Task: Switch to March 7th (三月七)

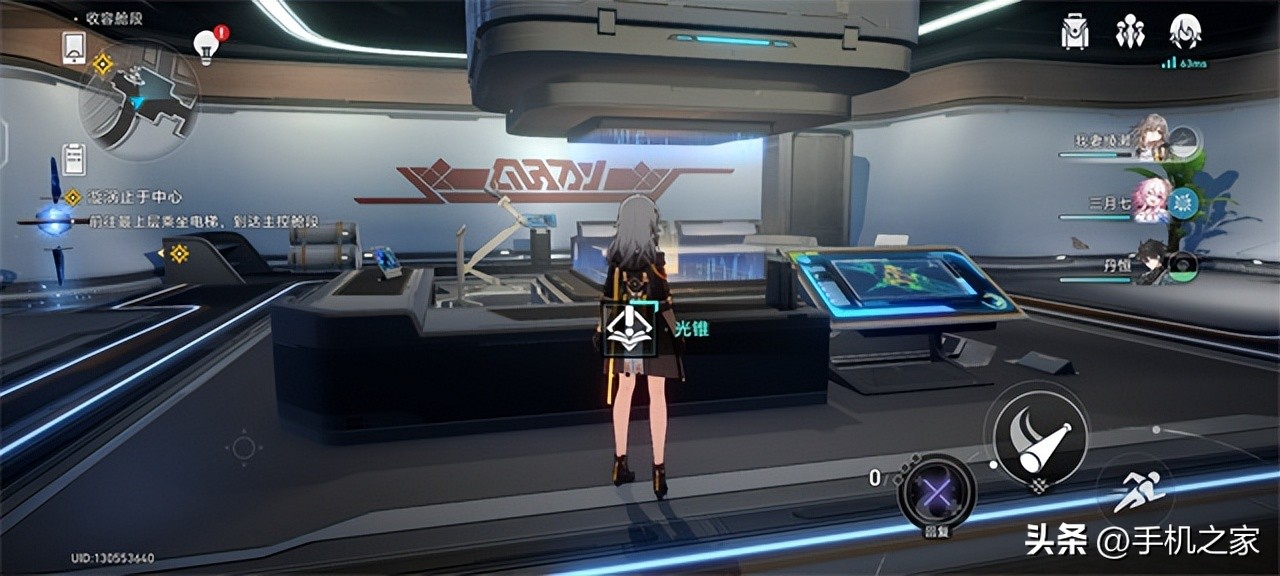Action: [1150, 203]
